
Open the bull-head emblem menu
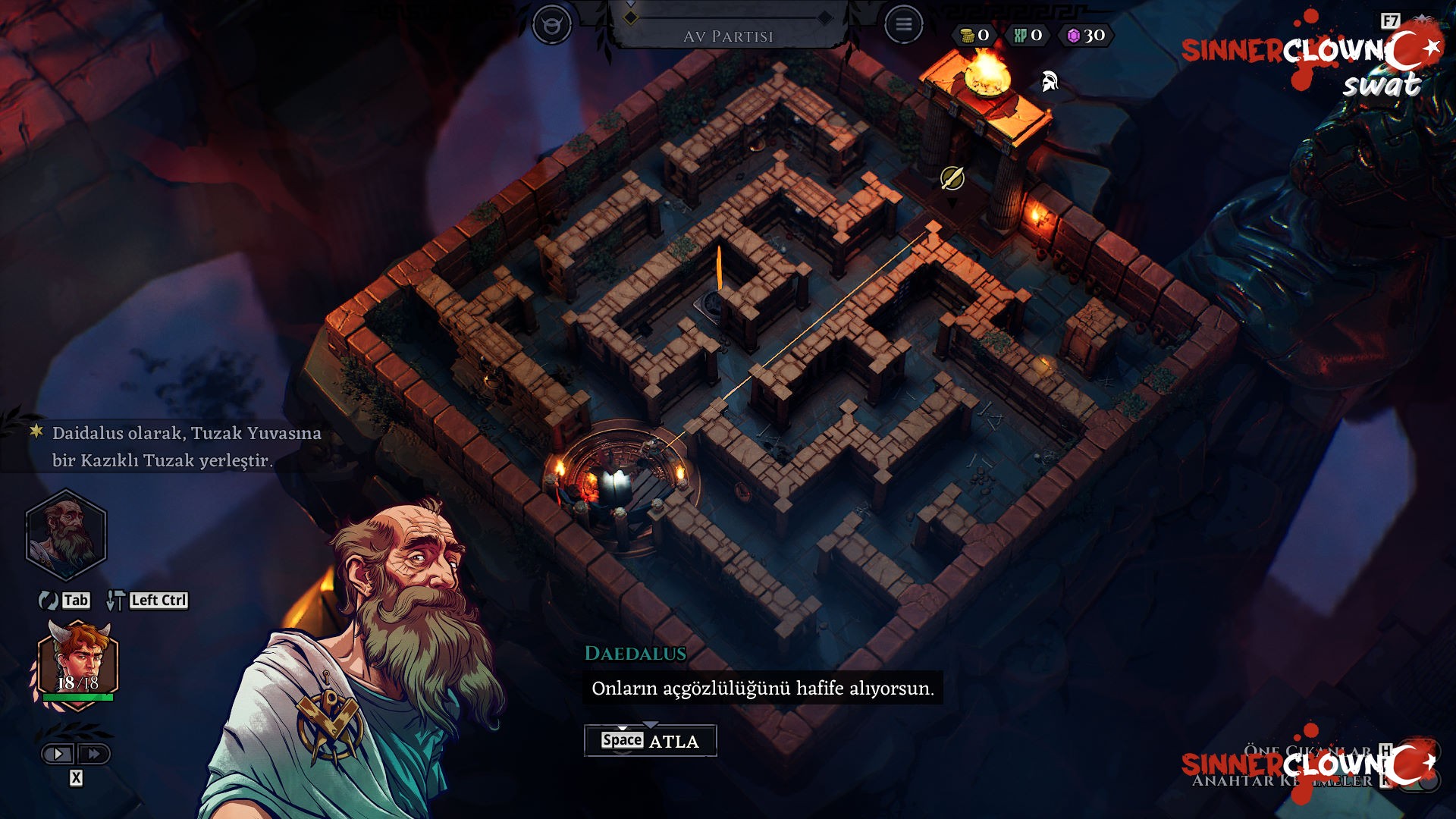click(551, 25)
